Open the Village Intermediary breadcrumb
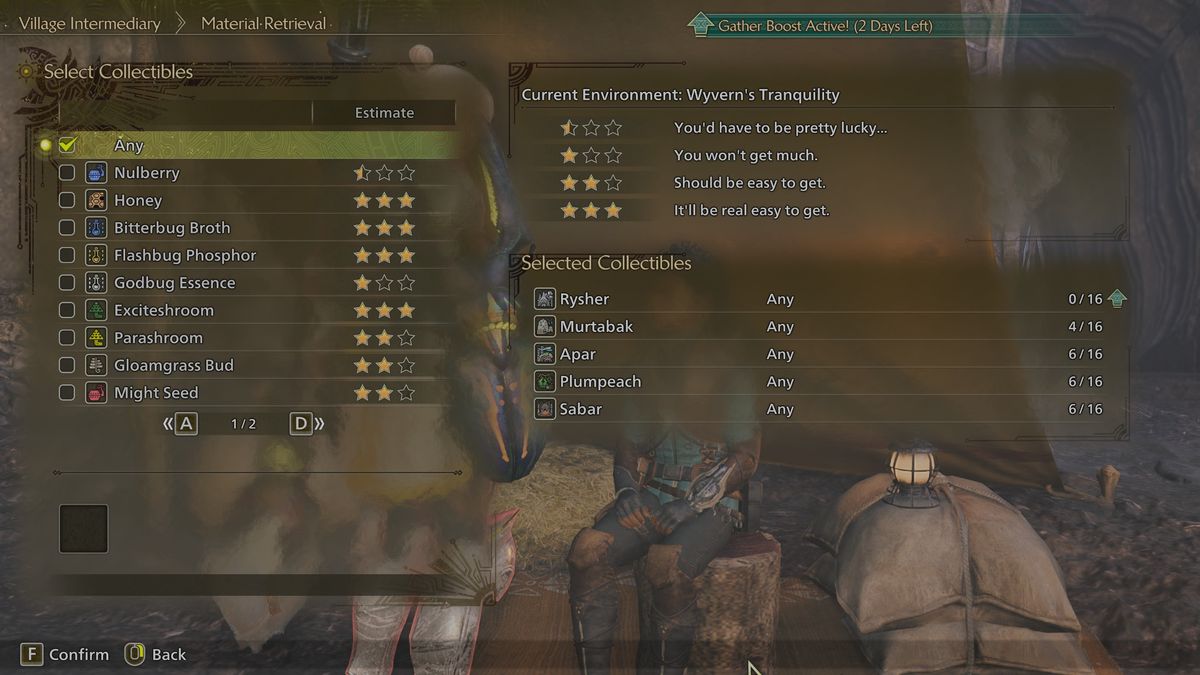Image resolution: width=1200 pixels, height=675 pixels. point(89,23)
